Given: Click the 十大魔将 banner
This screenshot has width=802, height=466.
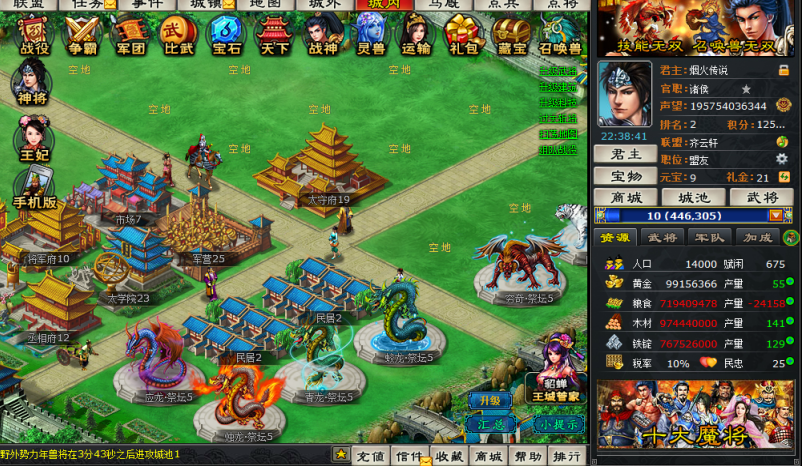Looking at the screenshot, I should [x=697, y=415].
